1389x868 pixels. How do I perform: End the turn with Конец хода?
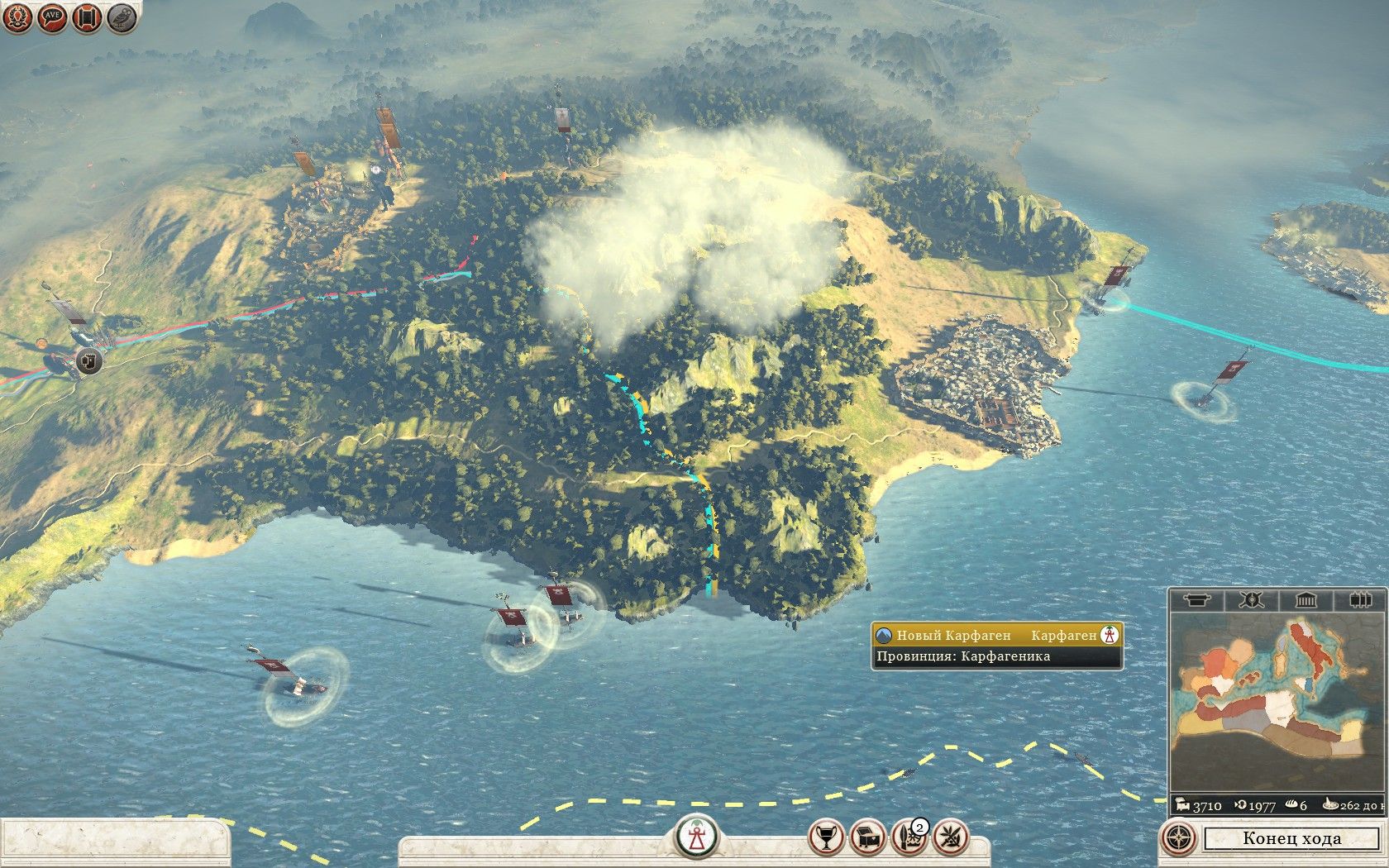[1291, 838]
